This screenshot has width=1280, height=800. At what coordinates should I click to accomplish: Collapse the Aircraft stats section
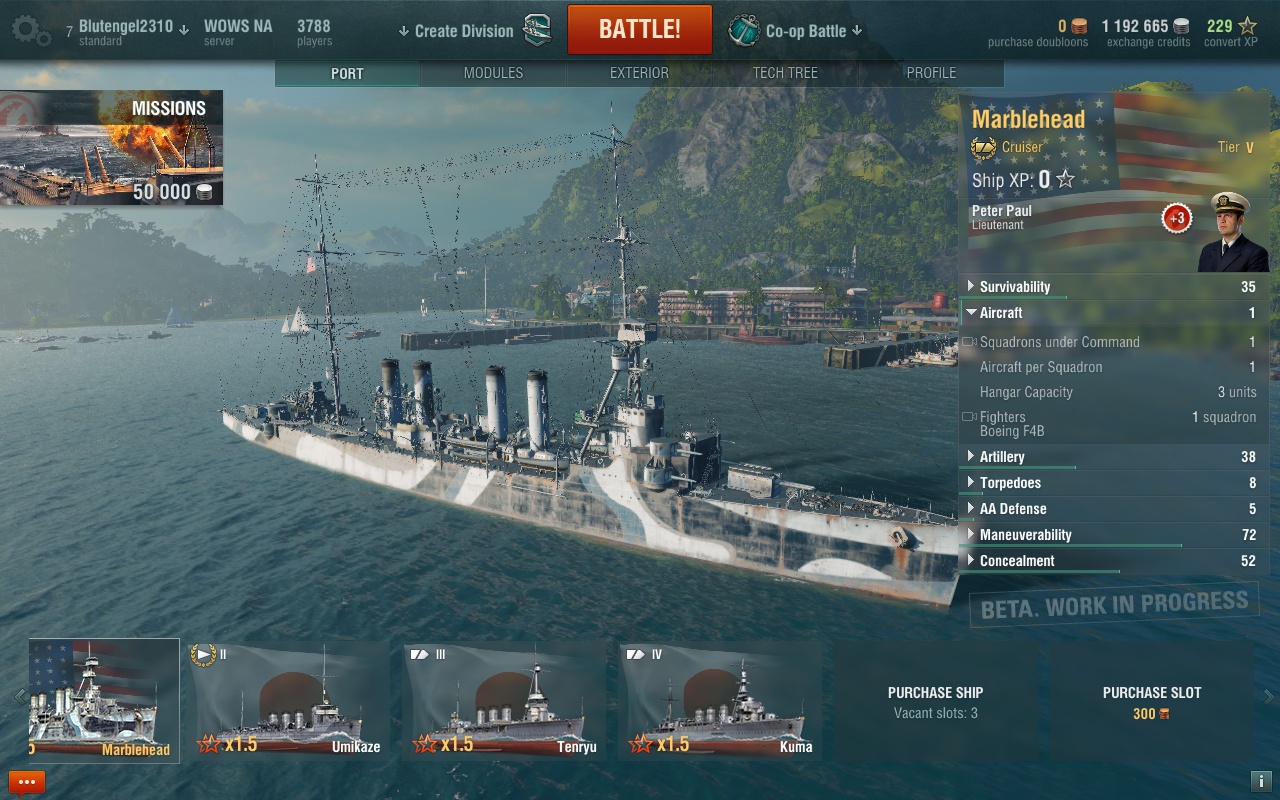(1000, 313)
